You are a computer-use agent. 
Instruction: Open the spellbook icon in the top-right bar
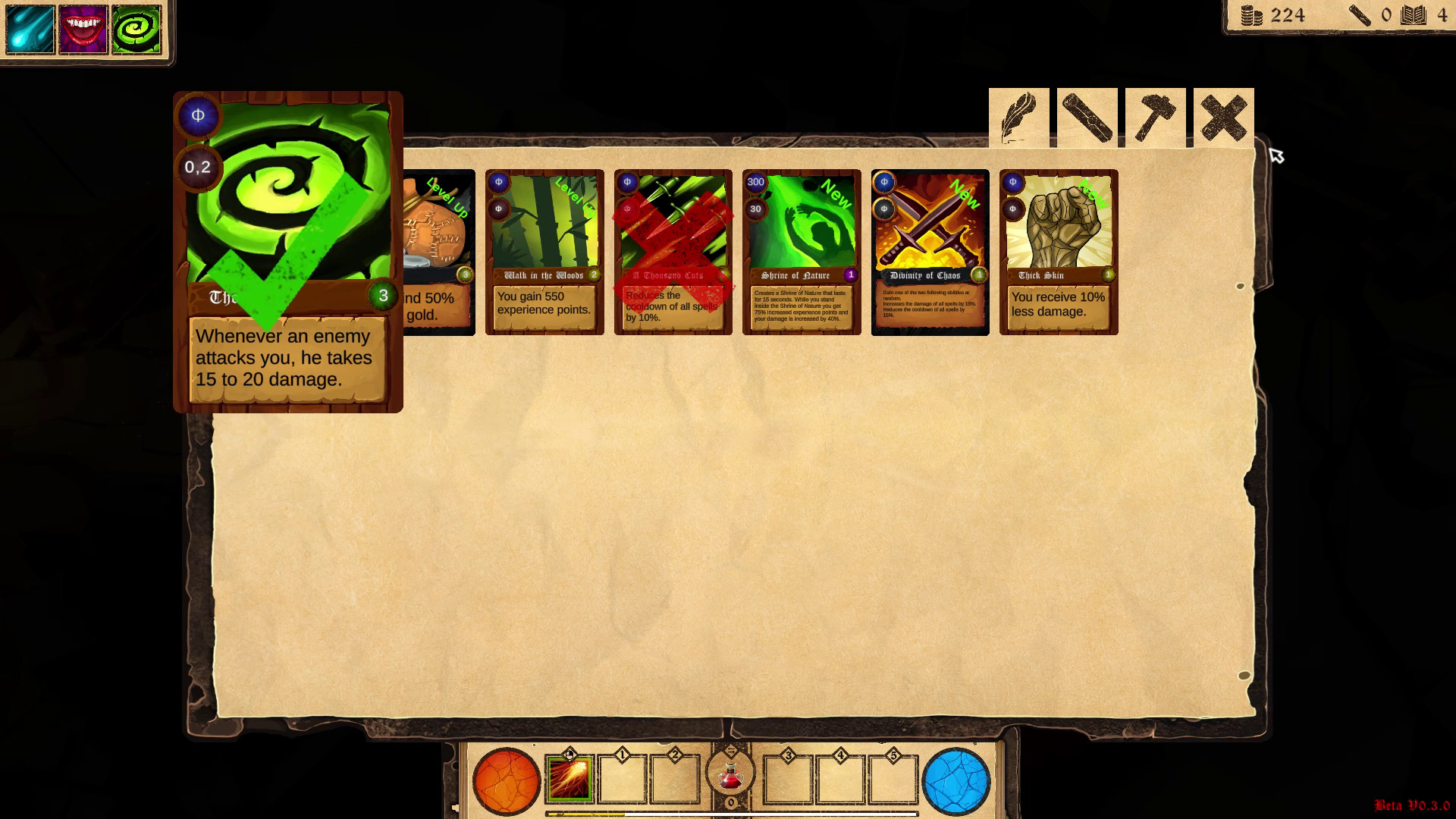(1412, 16)
